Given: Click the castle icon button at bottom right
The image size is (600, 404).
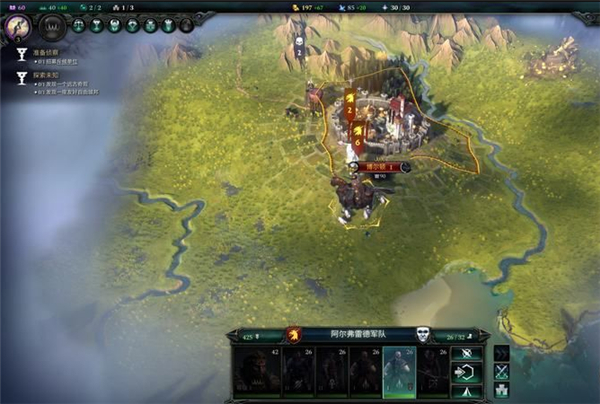Looking at the screenshot, I should pos(502,391).
